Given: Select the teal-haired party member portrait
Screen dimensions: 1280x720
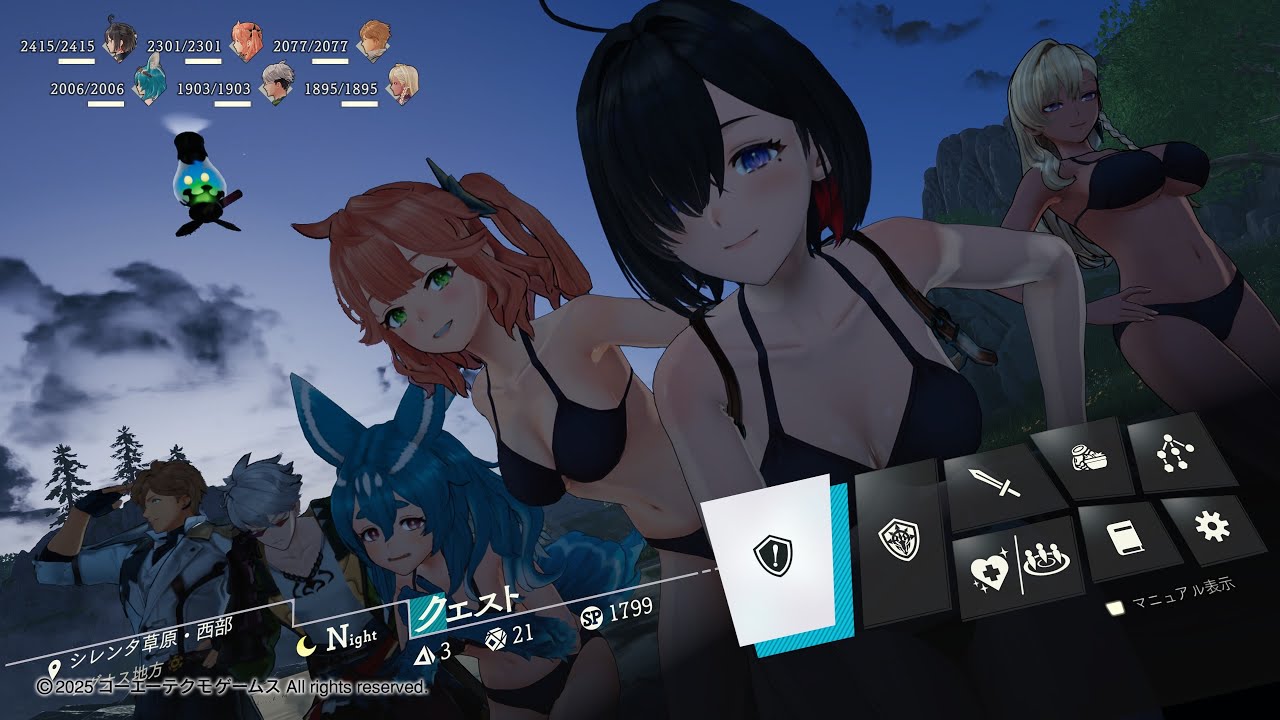Looking at the screenshot, I should (150, 83).
